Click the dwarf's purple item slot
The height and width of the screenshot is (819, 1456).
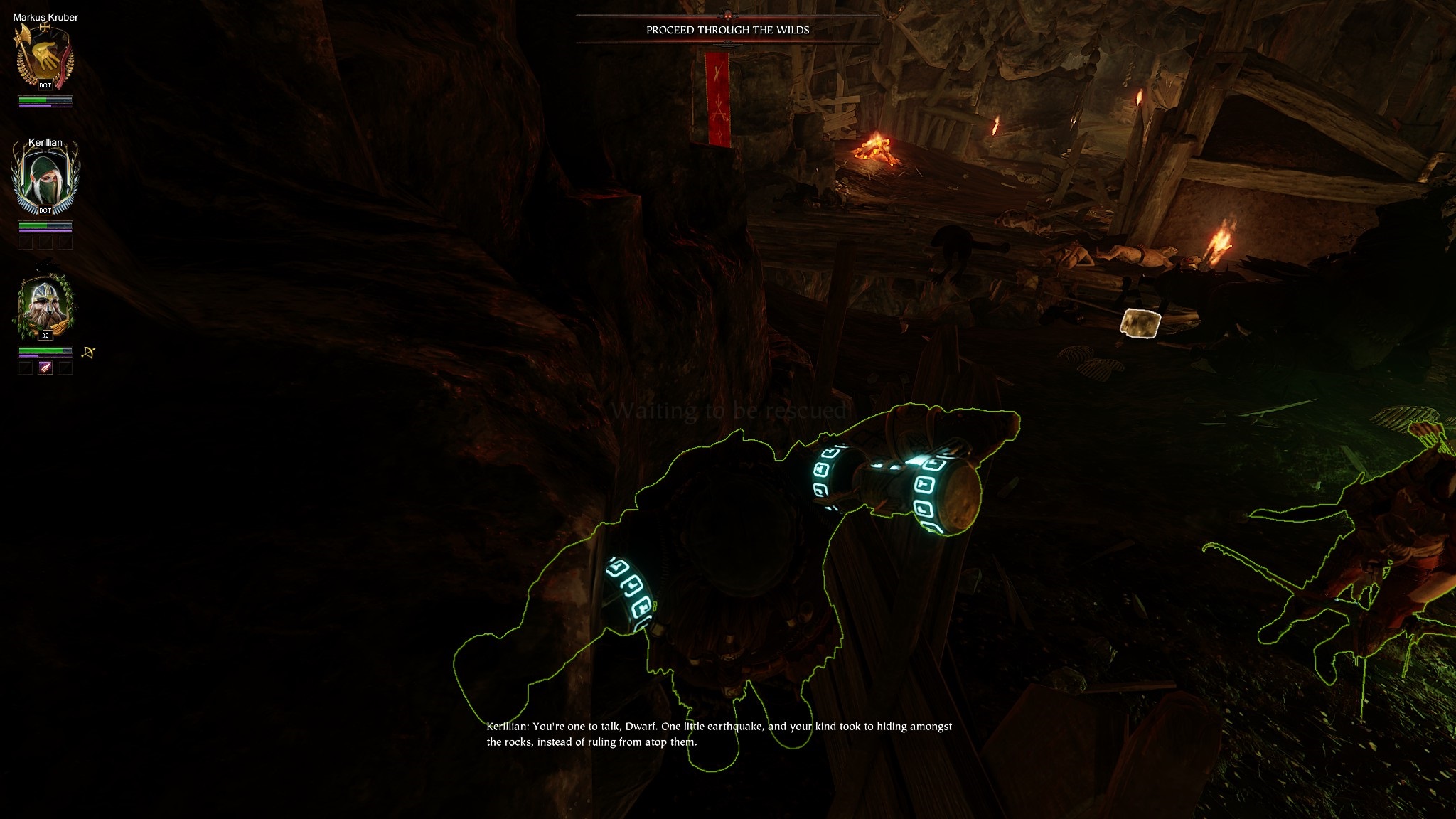tap(45, 368)
